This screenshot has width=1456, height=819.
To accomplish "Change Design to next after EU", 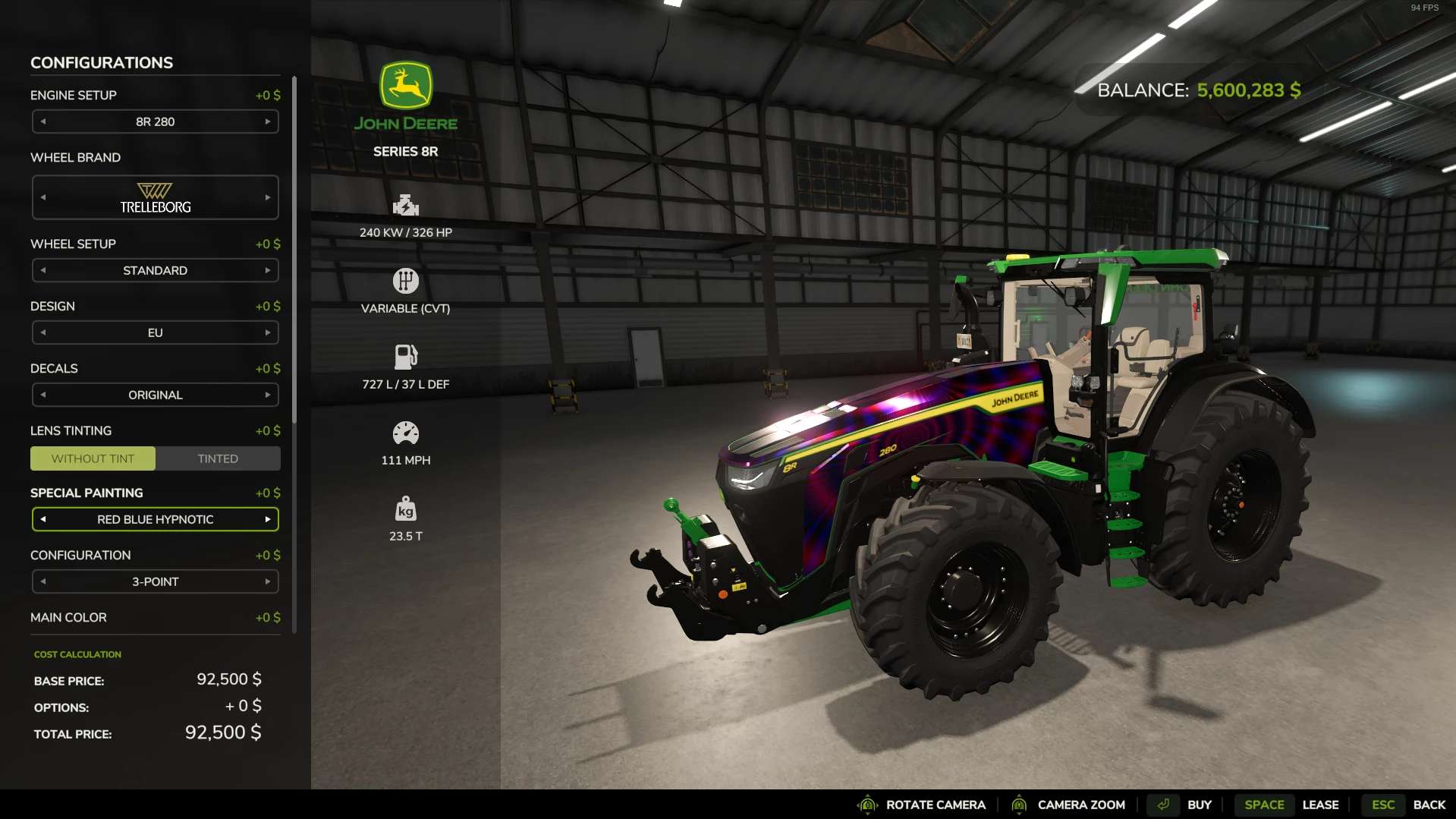I will [268, 332].
